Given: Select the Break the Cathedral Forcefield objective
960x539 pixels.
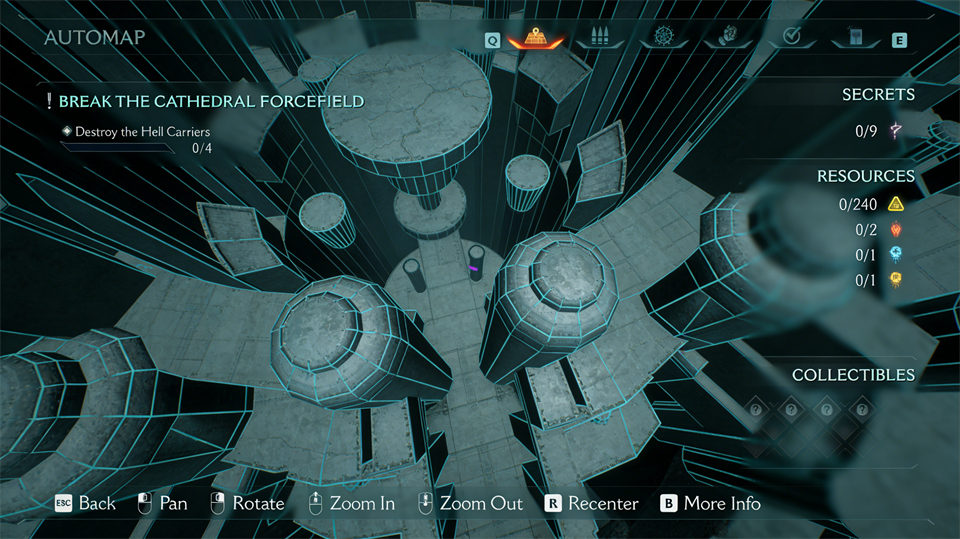Looking at the screenshot, I should 210,101.
